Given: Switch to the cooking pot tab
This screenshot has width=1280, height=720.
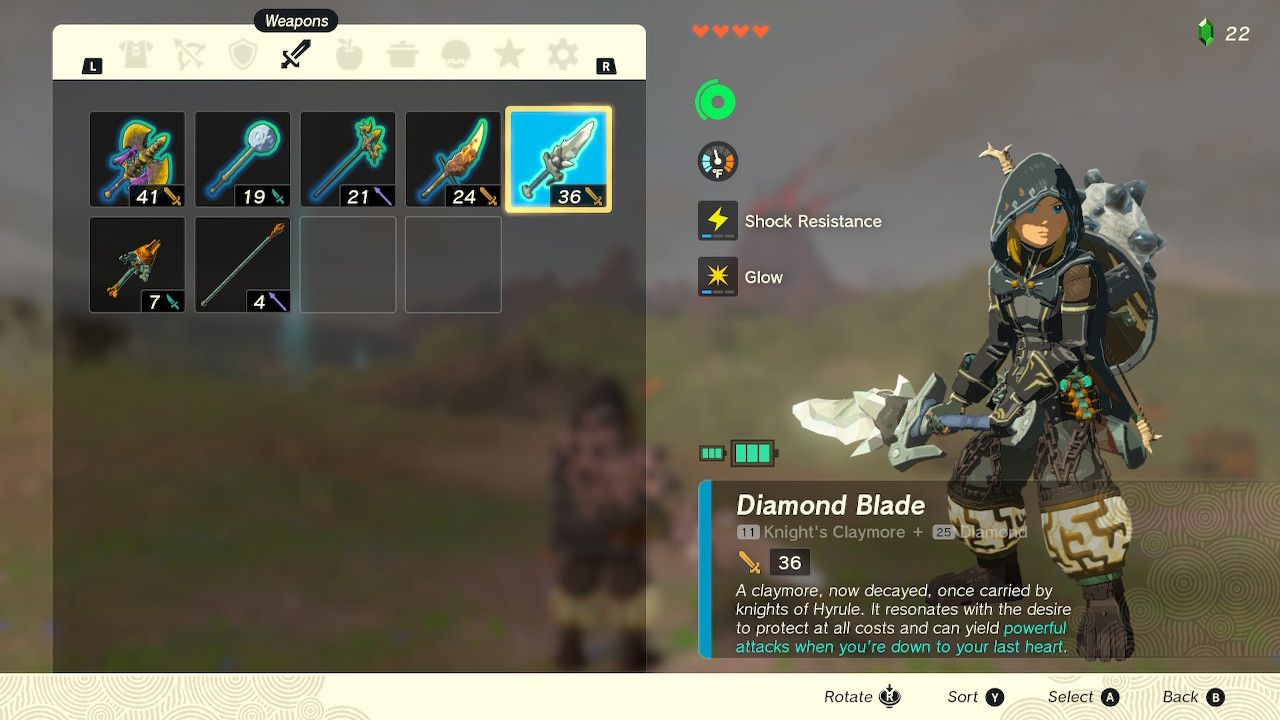Looking at the screenshot, I should coord(402,55).
